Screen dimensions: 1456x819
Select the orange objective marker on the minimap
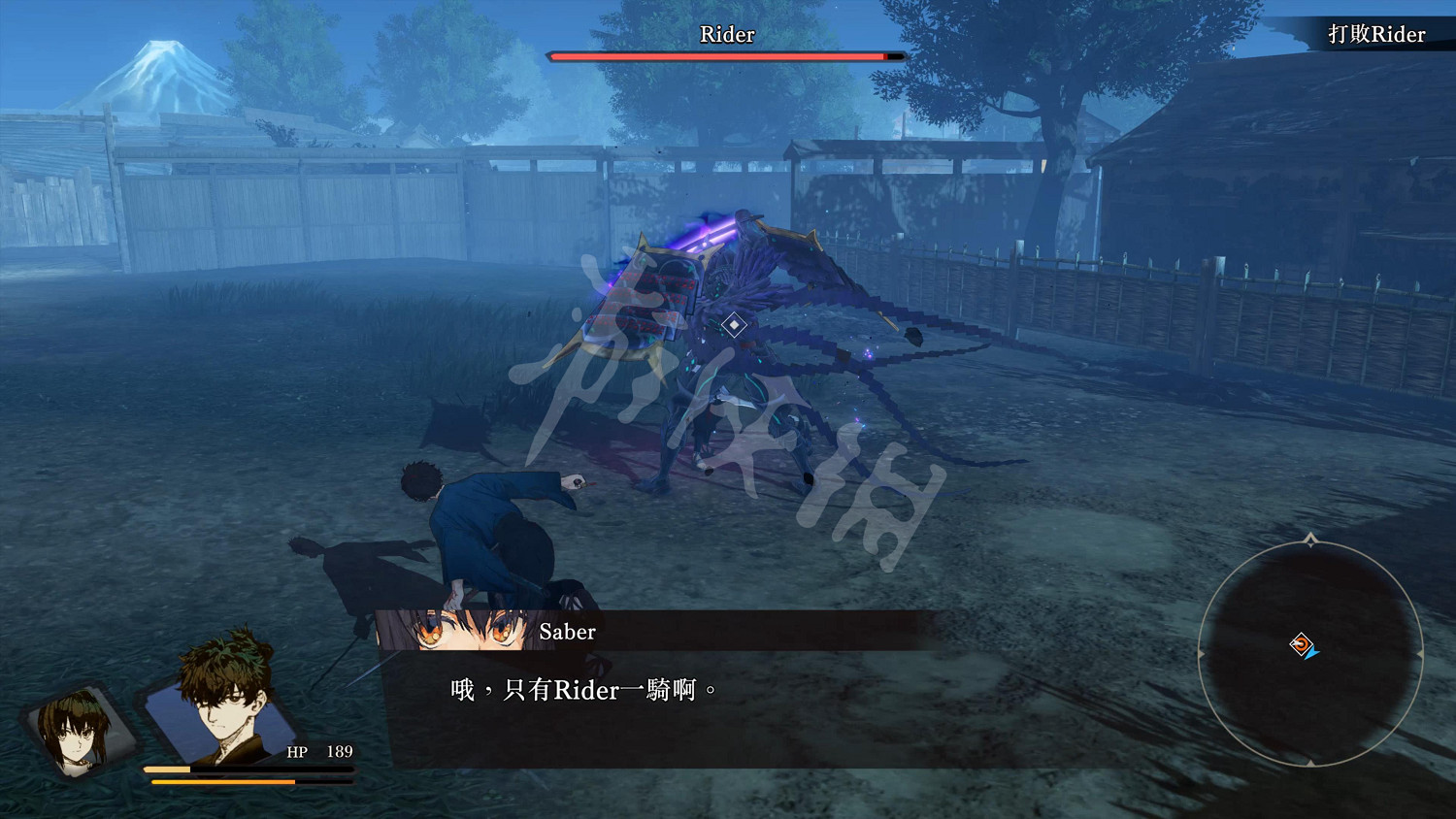pyautogui.click(x=1301, y=642)
